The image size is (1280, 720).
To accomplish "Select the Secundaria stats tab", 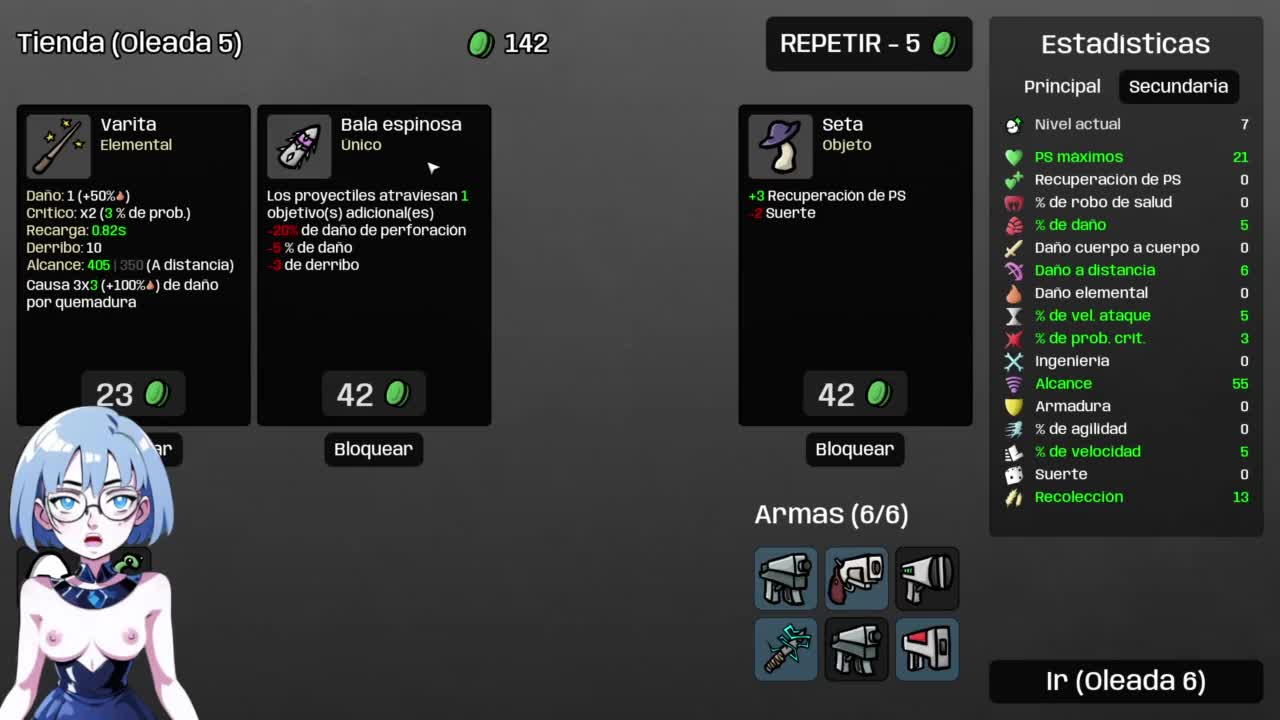I will (1177, 86).
